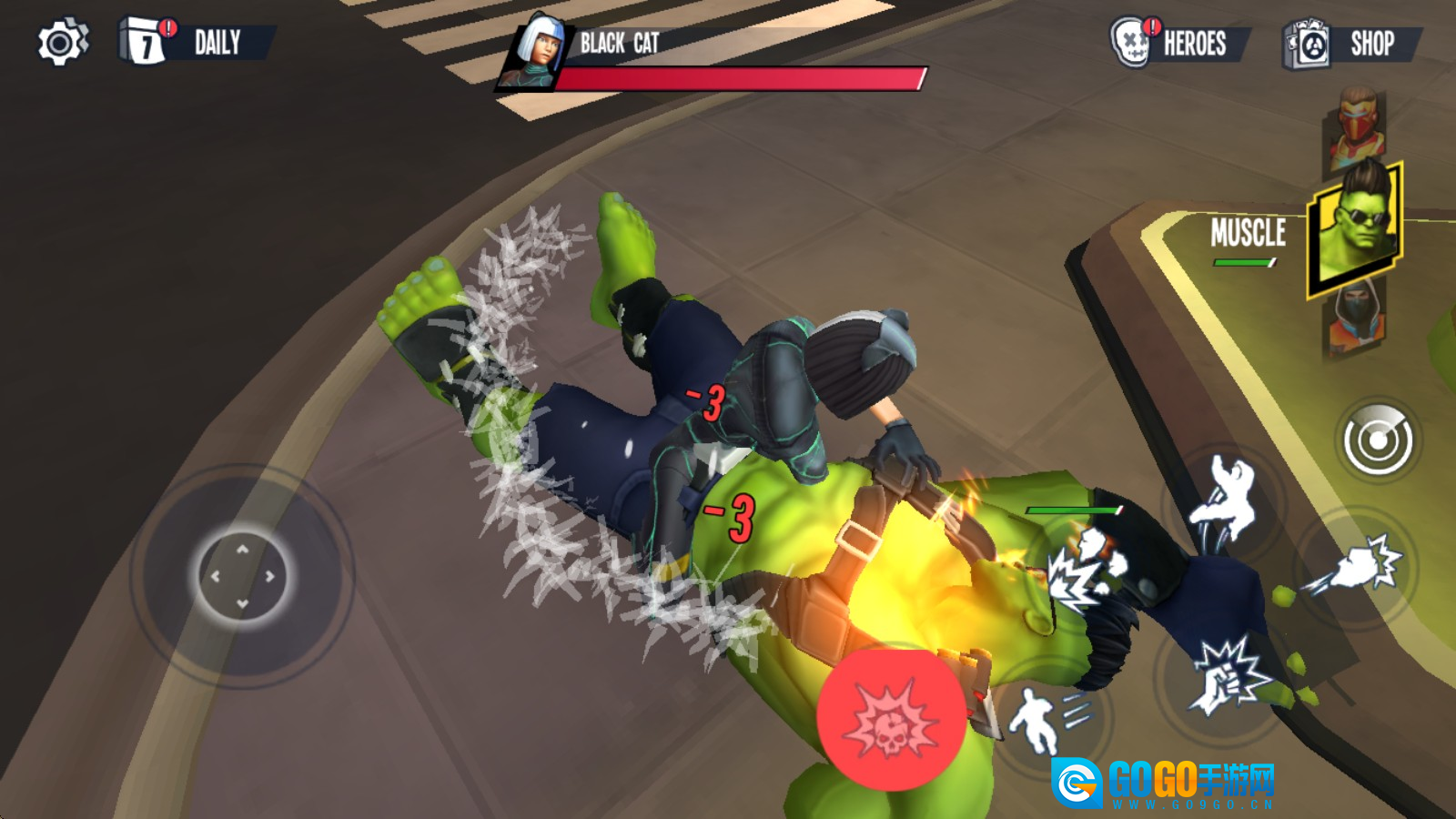Viewport: 1456px width, 819px height.
Task: Open the Shop
Action: [1352, 44]
